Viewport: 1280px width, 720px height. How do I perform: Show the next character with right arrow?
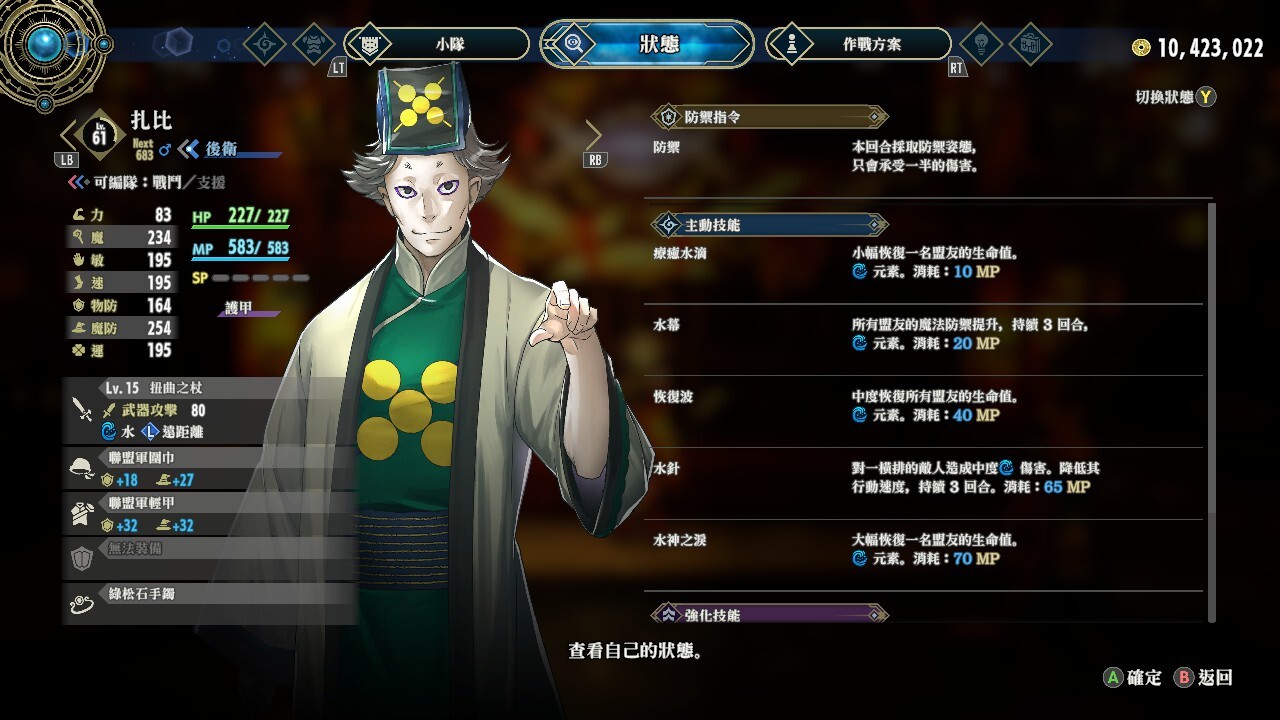(x=593, y=134)
